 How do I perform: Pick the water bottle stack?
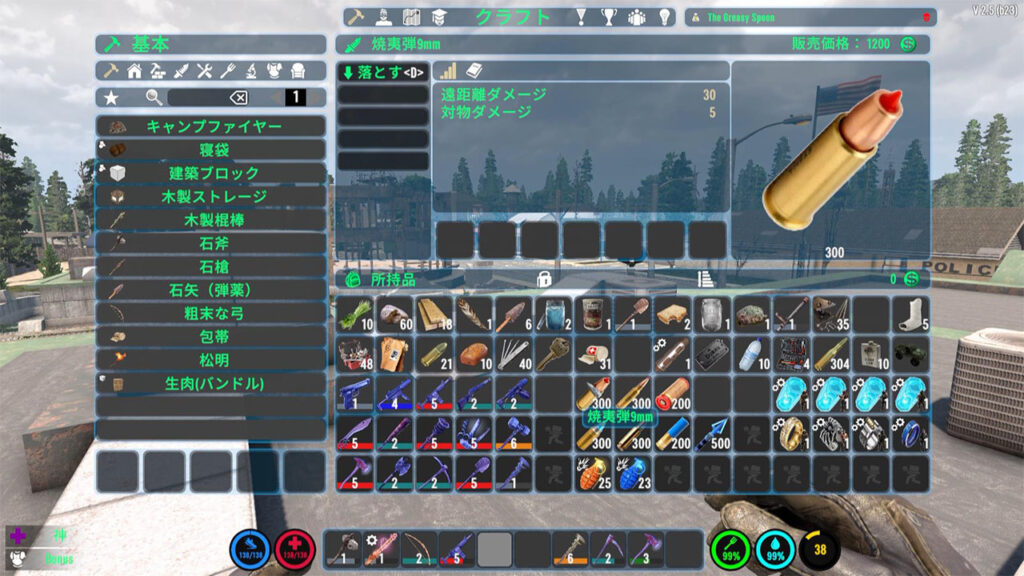pyautogui.click(x=752, y=353)
